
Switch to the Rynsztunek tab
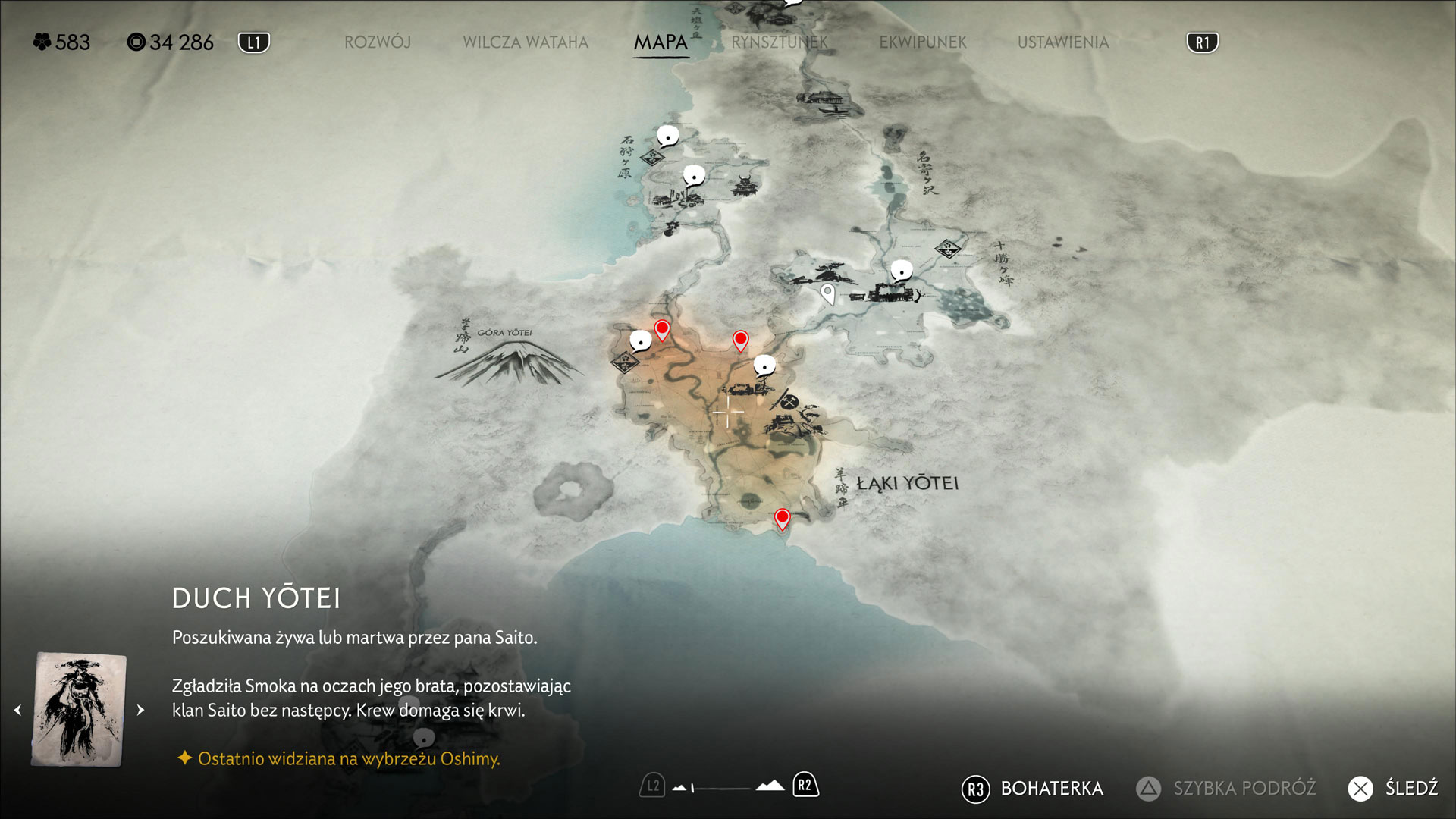[x=780, y=42]
